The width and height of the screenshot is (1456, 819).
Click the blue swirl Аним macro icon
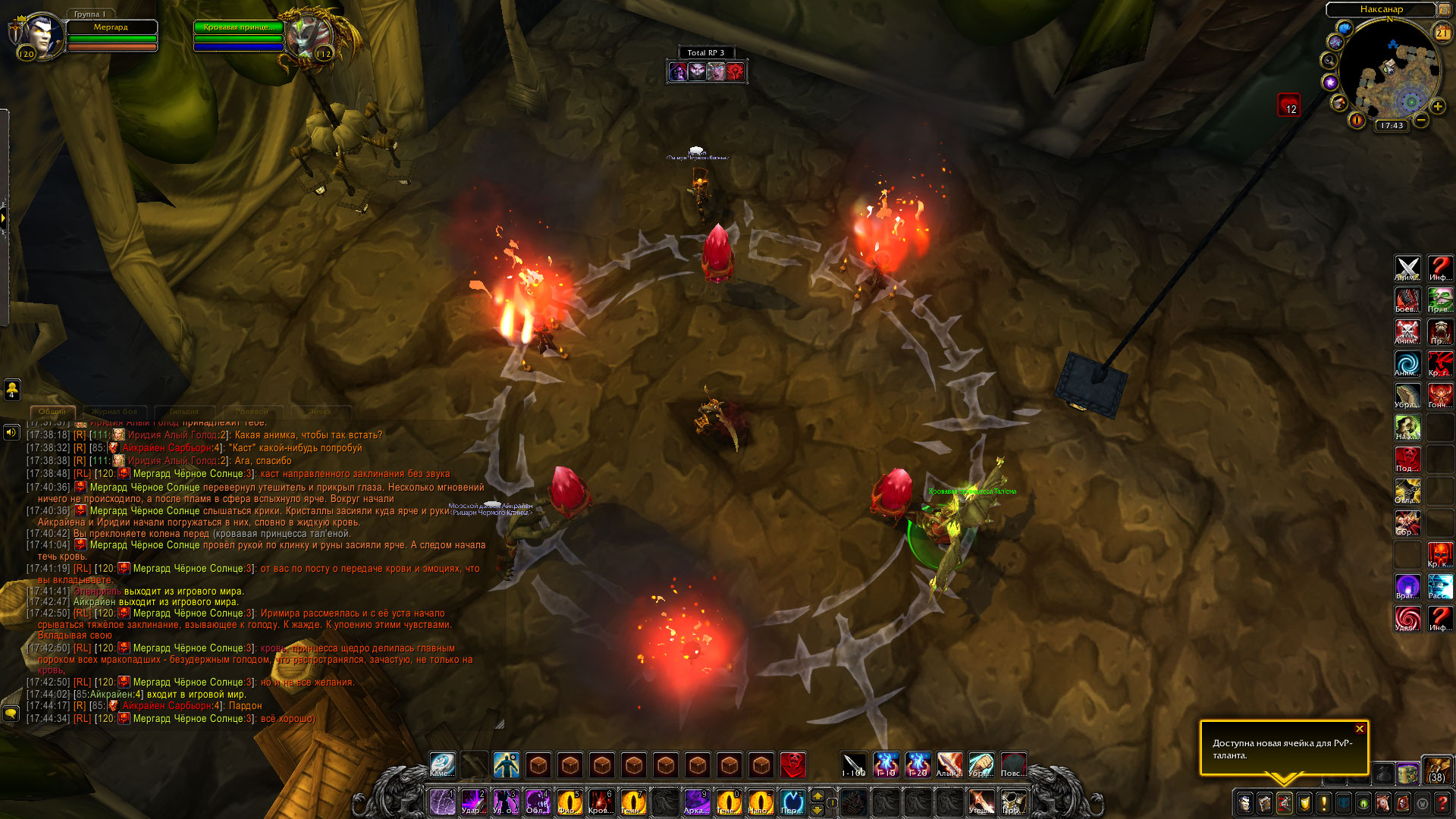click(1407, 363)
